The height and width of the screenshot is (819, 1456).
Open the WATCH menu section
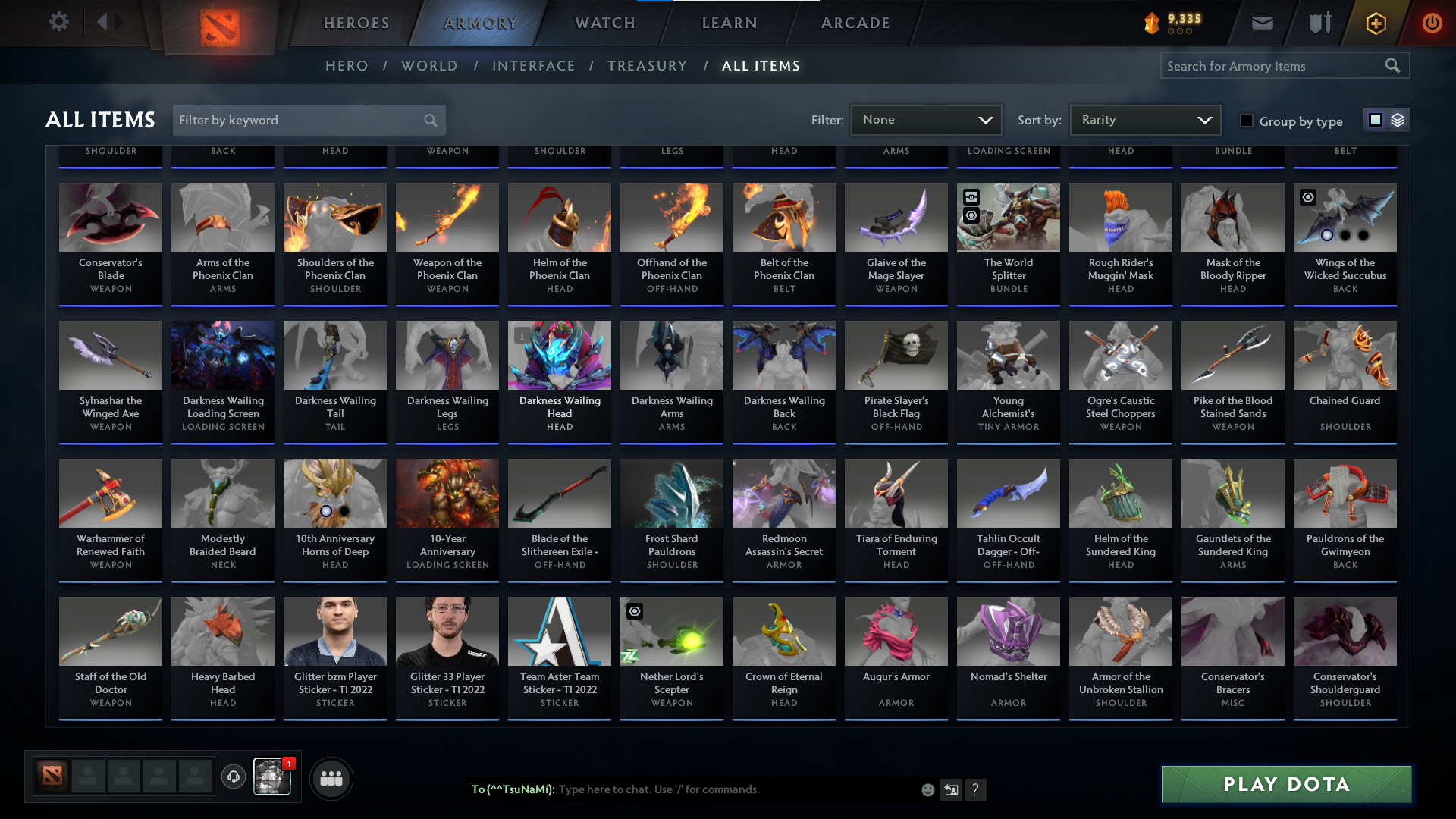coord(604,23)
